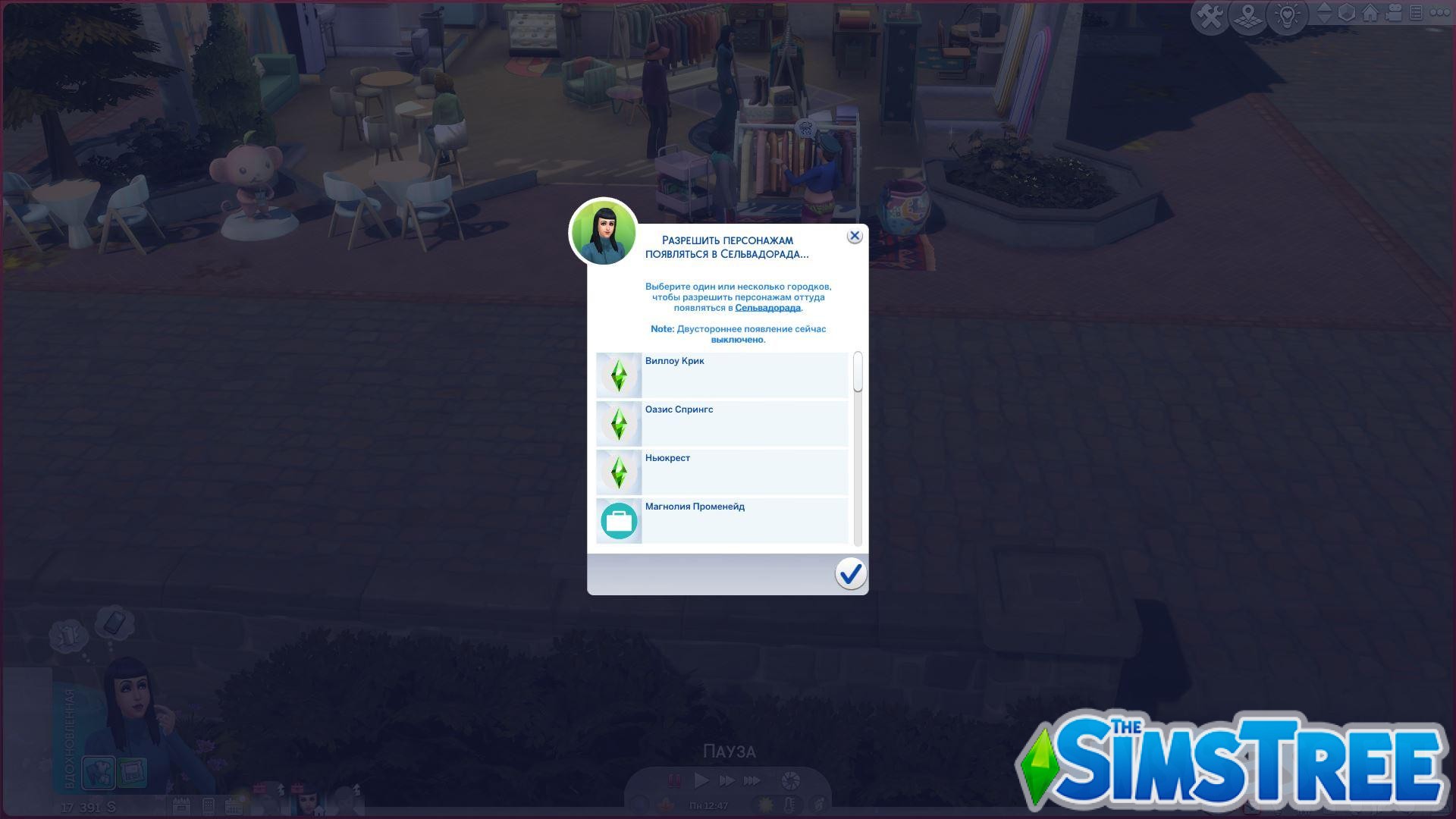Collapse wall height down arrow
The height and width of the screenshot is (819, 1456).
coord(1325,21)
